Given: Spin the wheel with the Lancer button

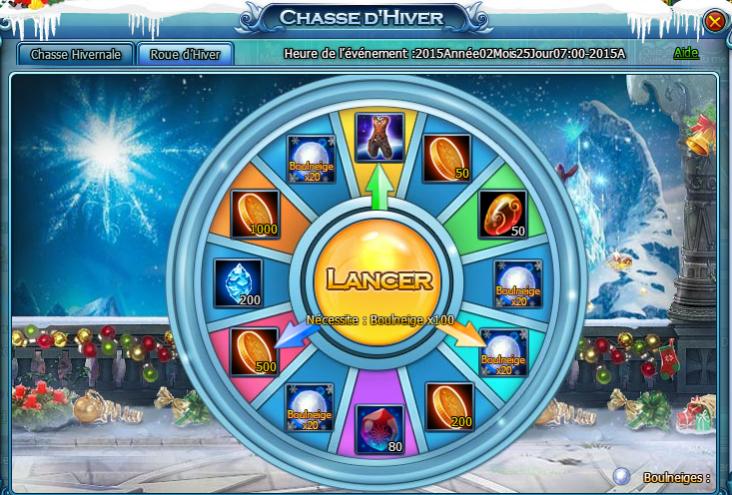Looking at the screenshot, I should tap(373, 279).
